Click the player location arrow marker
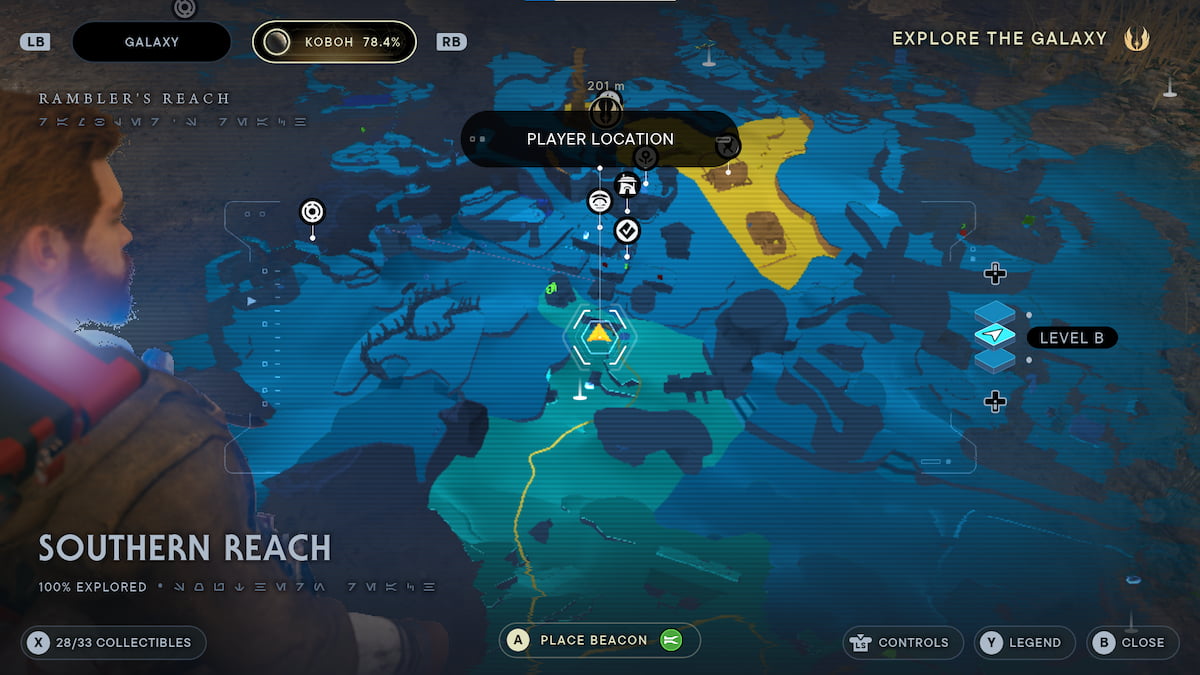The width and height of the screenshot is (1200, 675). pos(598,334)
